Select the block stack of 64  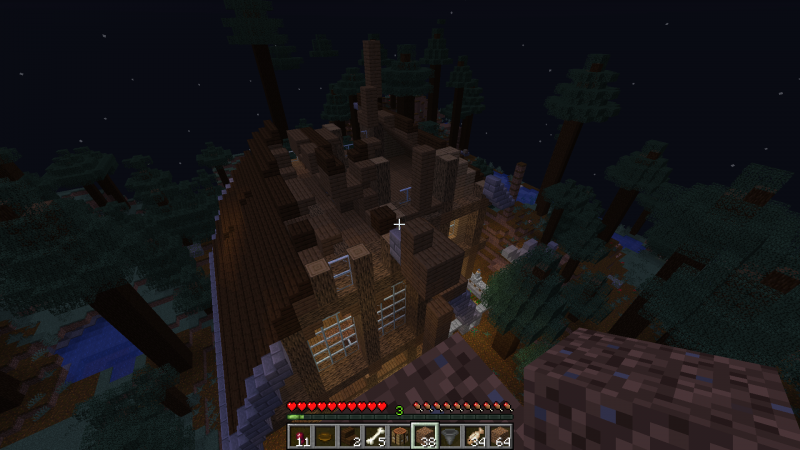point(498,436)
